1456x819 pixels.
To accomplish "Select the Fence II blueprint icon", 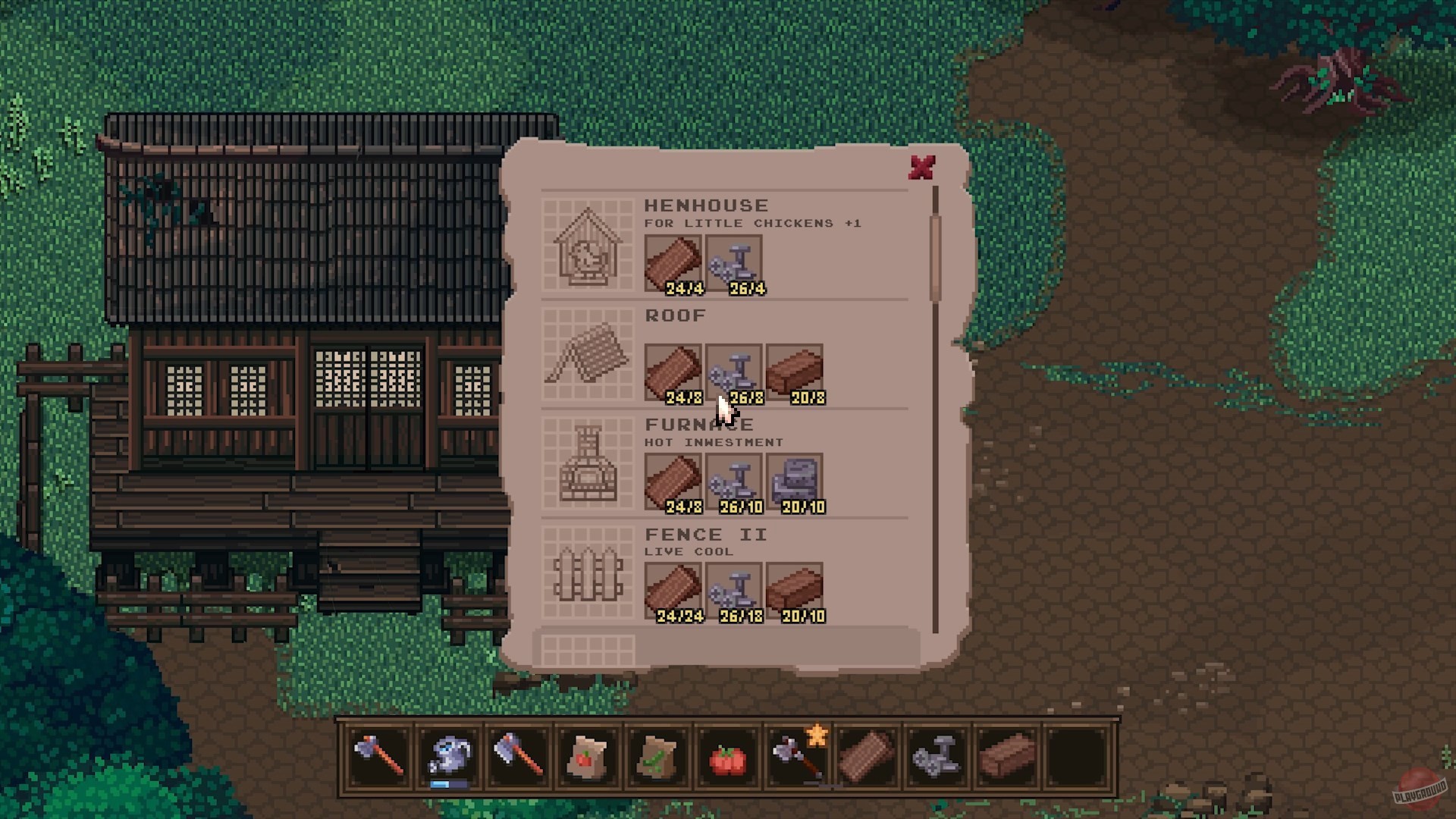I will tap(588, 576).
